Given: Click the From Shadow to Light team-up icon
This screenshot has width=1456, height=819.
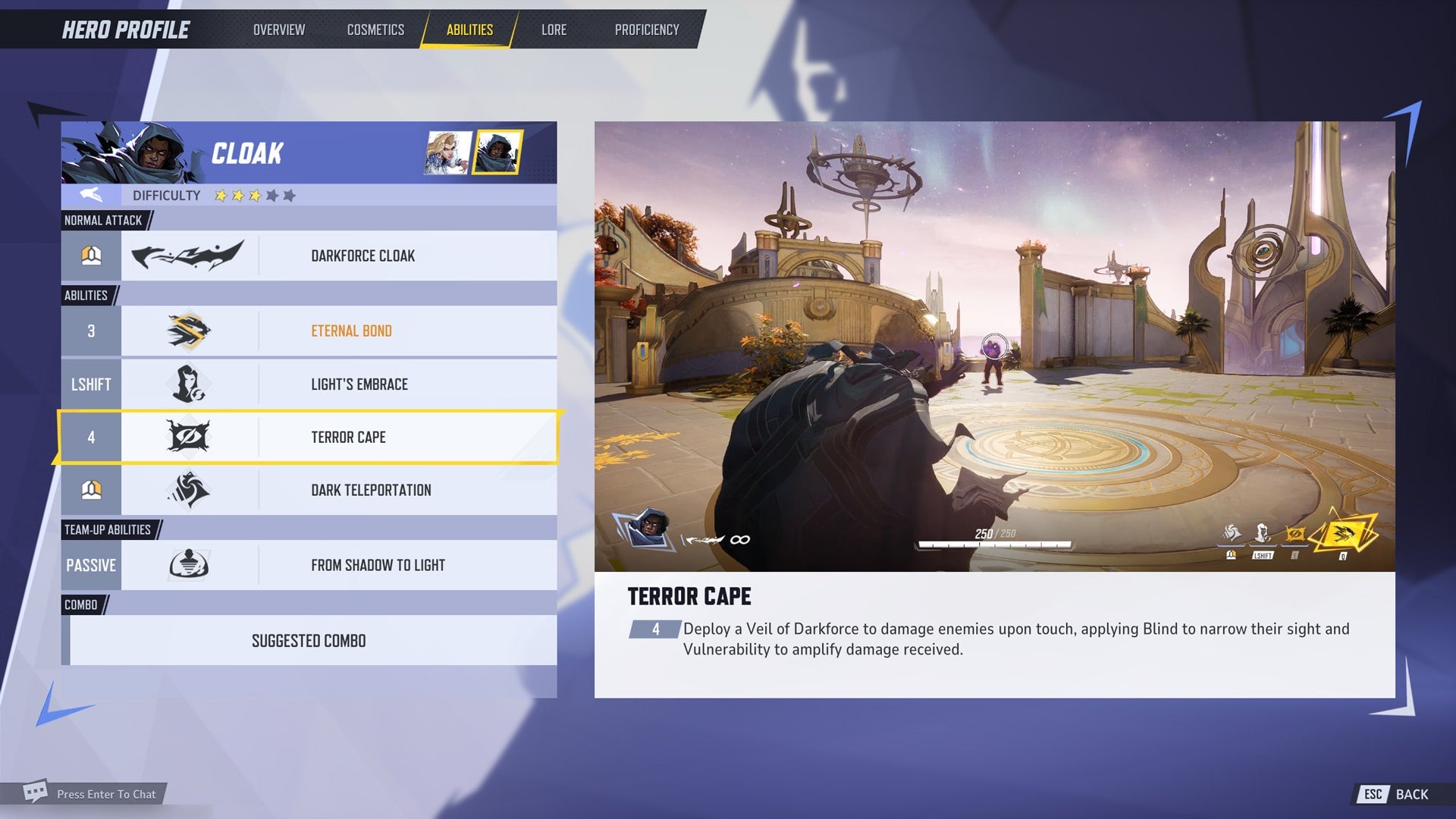Looking at the screenshot, I should coord(188,565).
